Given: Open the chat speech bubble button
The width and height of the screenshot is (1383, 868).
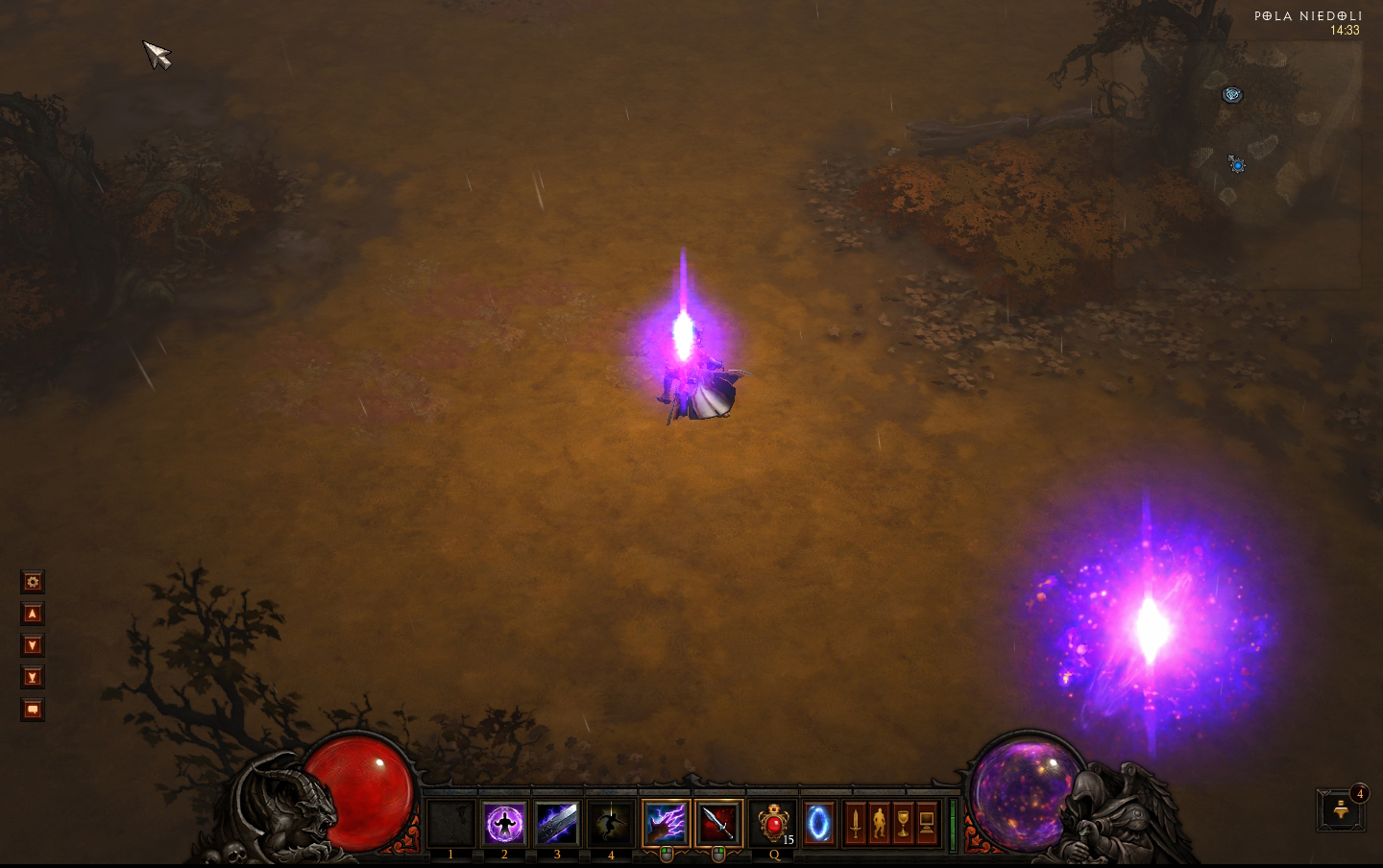Looking at the screenshot, I should pyautogui.click(x=33, y=710).
